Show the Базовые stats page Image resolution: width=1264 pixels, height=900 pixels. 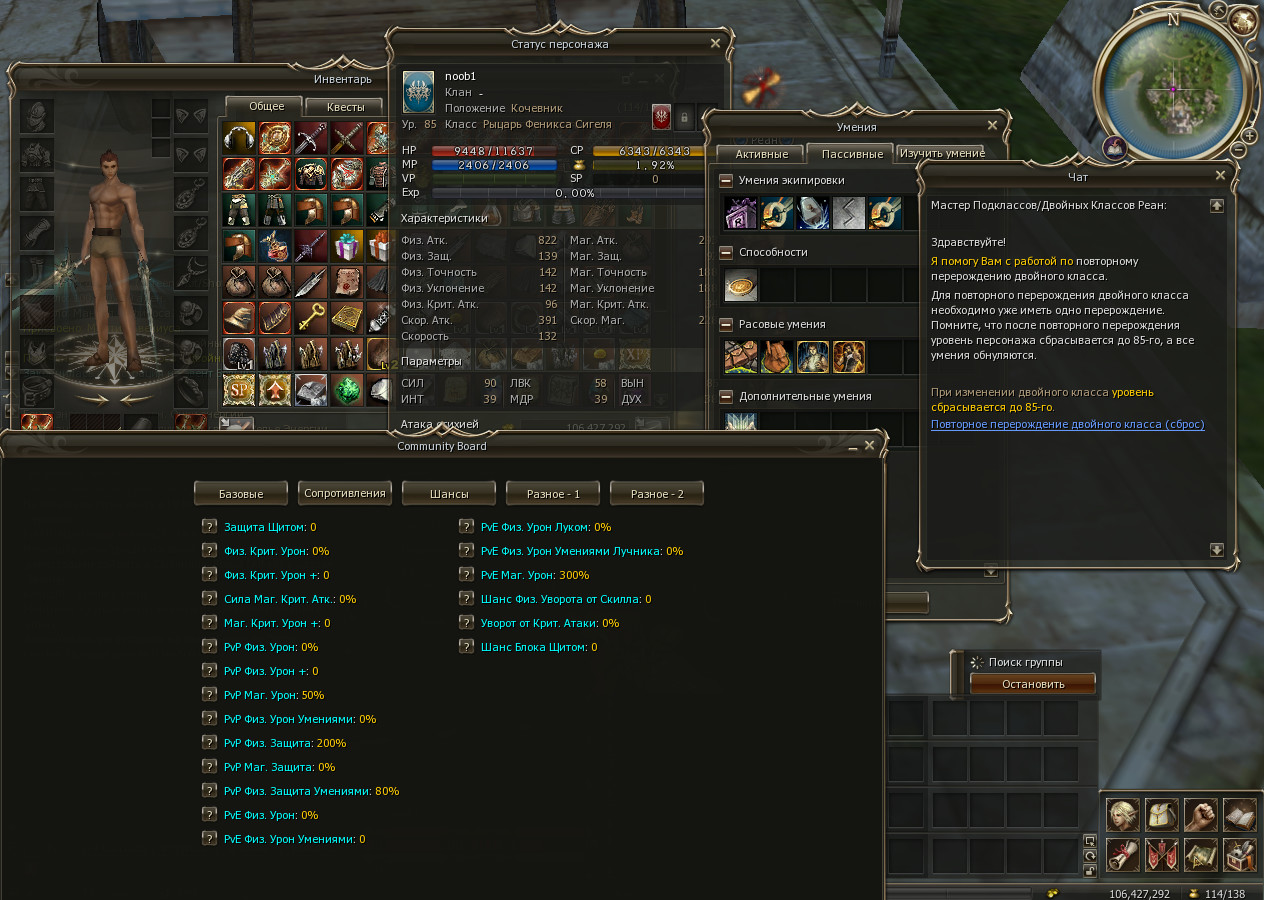click(241, 493)
